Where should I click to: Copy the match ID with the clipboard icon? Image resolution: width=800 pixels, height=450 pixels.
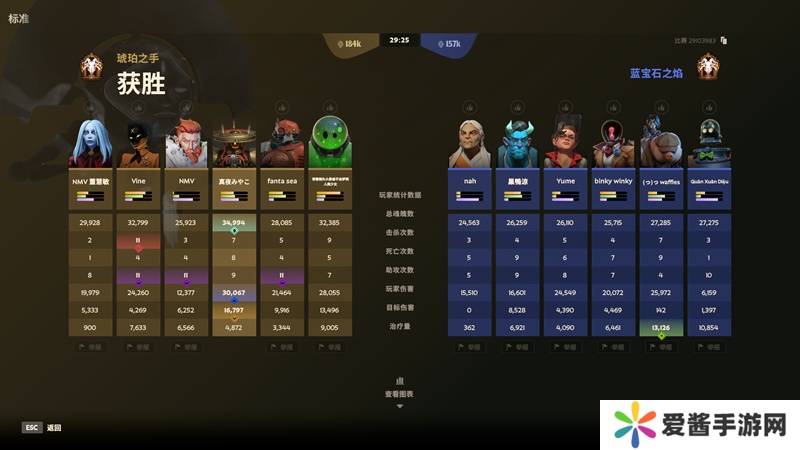723,41
